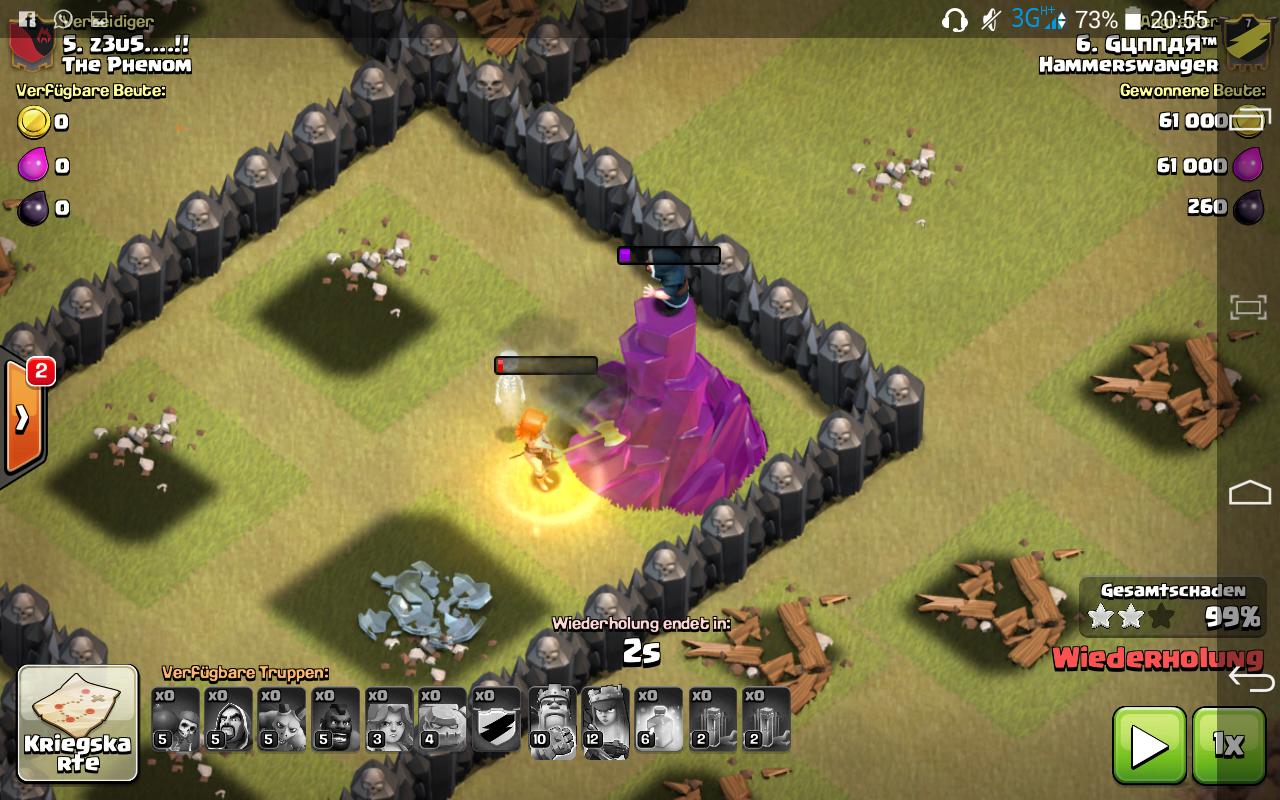Select the Barbarian King hero slot
The image size is (1280, 800).
(x=552, y=721)
